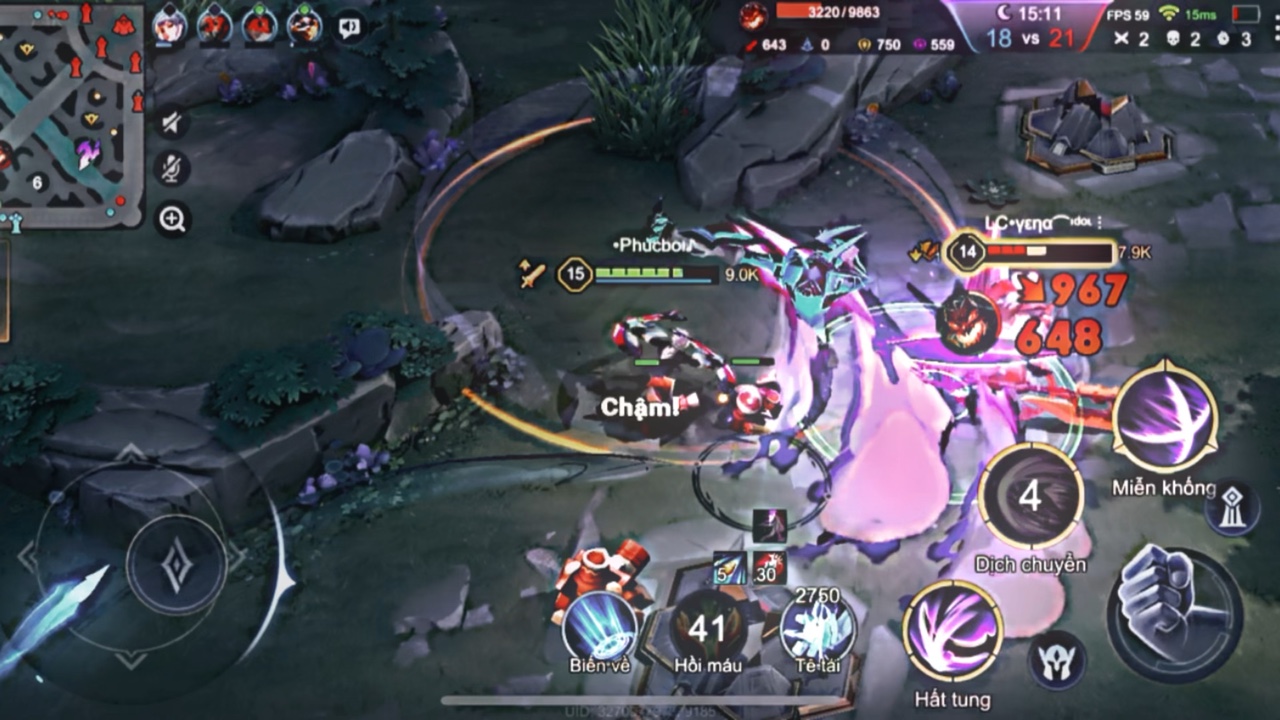Click the magnifier zoom button beside minimap

click(x=172, y=219)
